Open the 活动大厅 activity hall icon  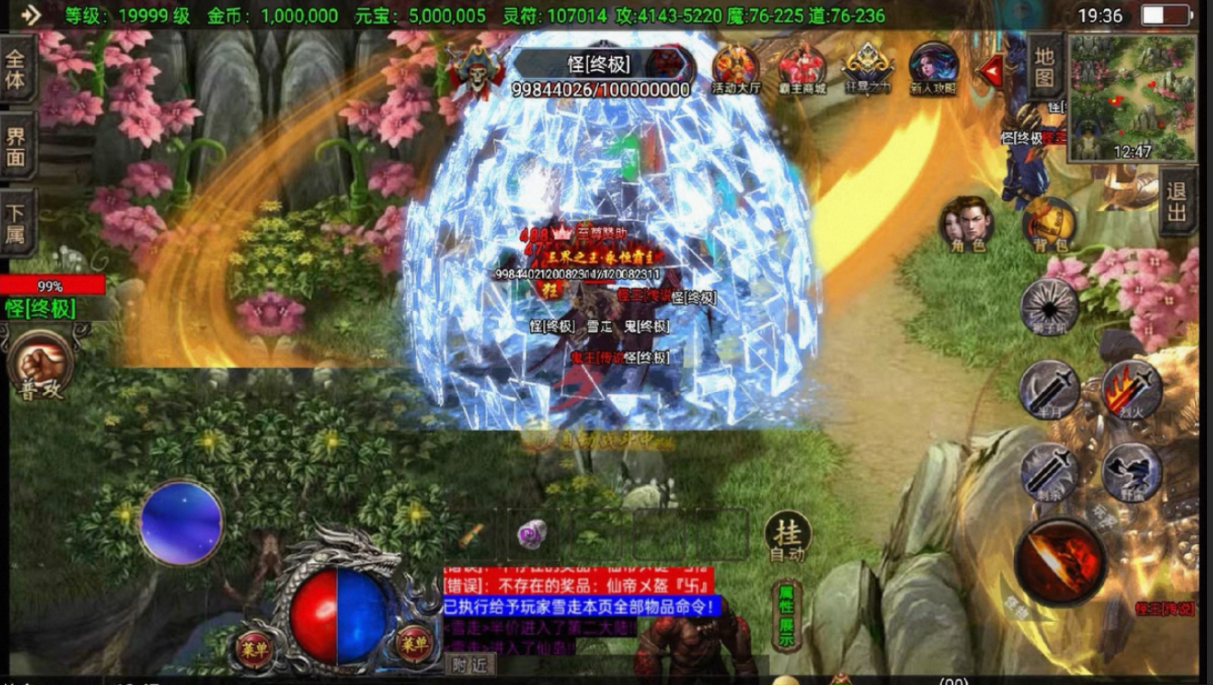point(736,69)
